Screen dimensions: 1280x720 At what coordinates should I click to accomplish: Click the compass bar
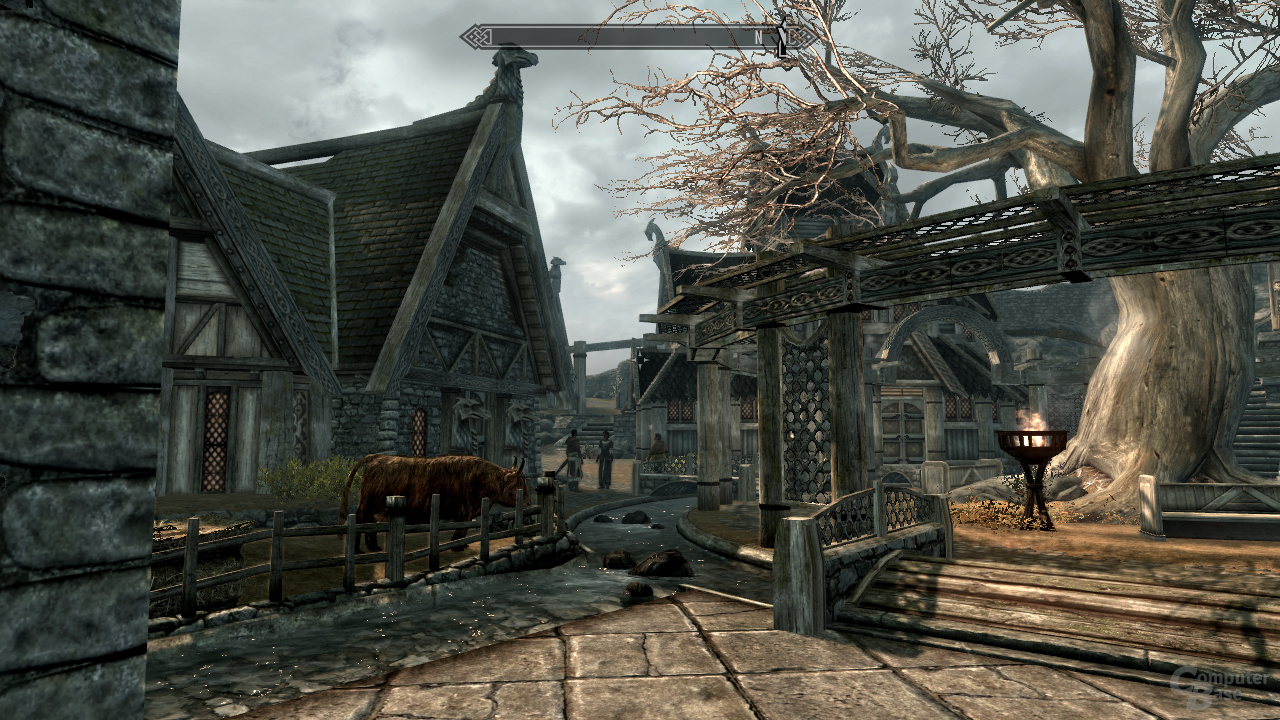(638, 37)
